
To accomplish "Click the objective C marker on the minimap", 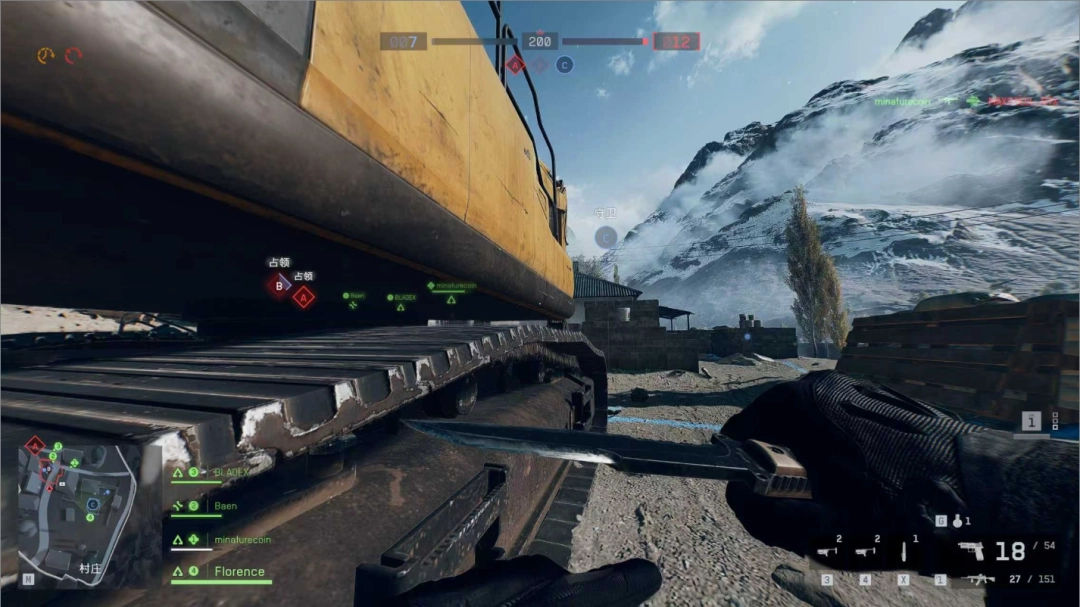I will coord(92,505).
